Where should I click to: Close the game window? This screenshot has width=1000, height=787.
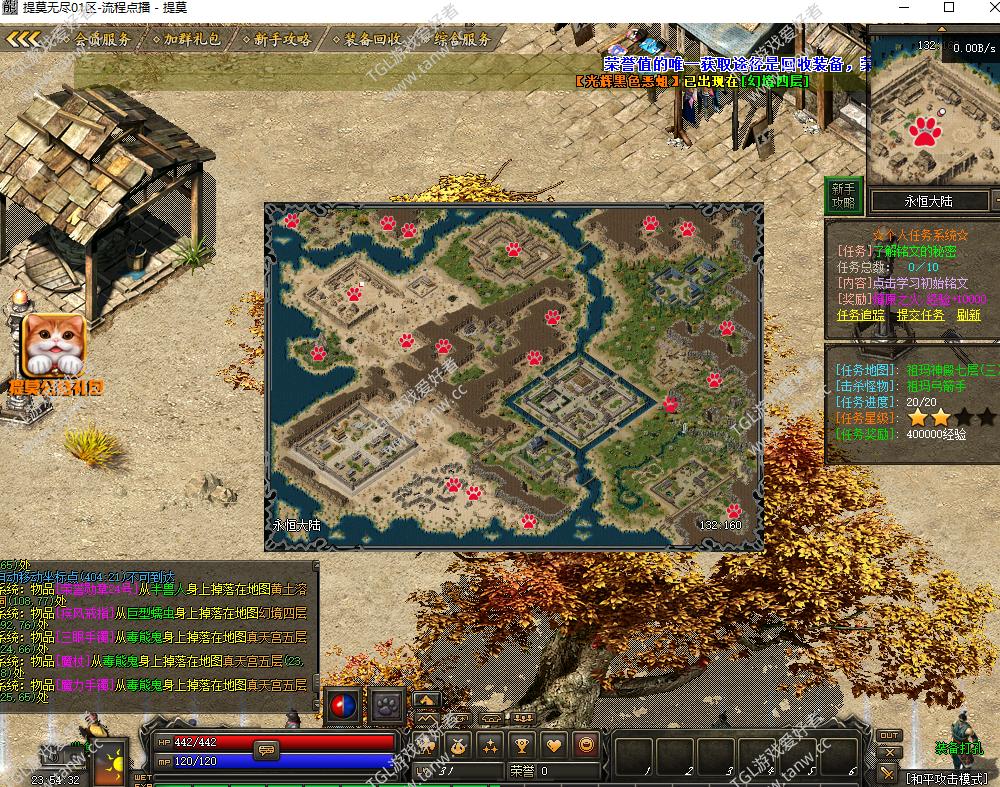point(977,8)
